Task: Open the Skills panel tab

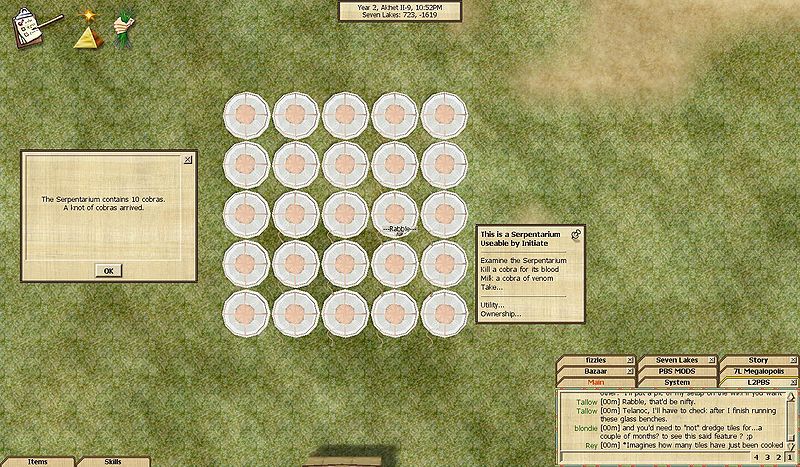Action: (113, 462)
